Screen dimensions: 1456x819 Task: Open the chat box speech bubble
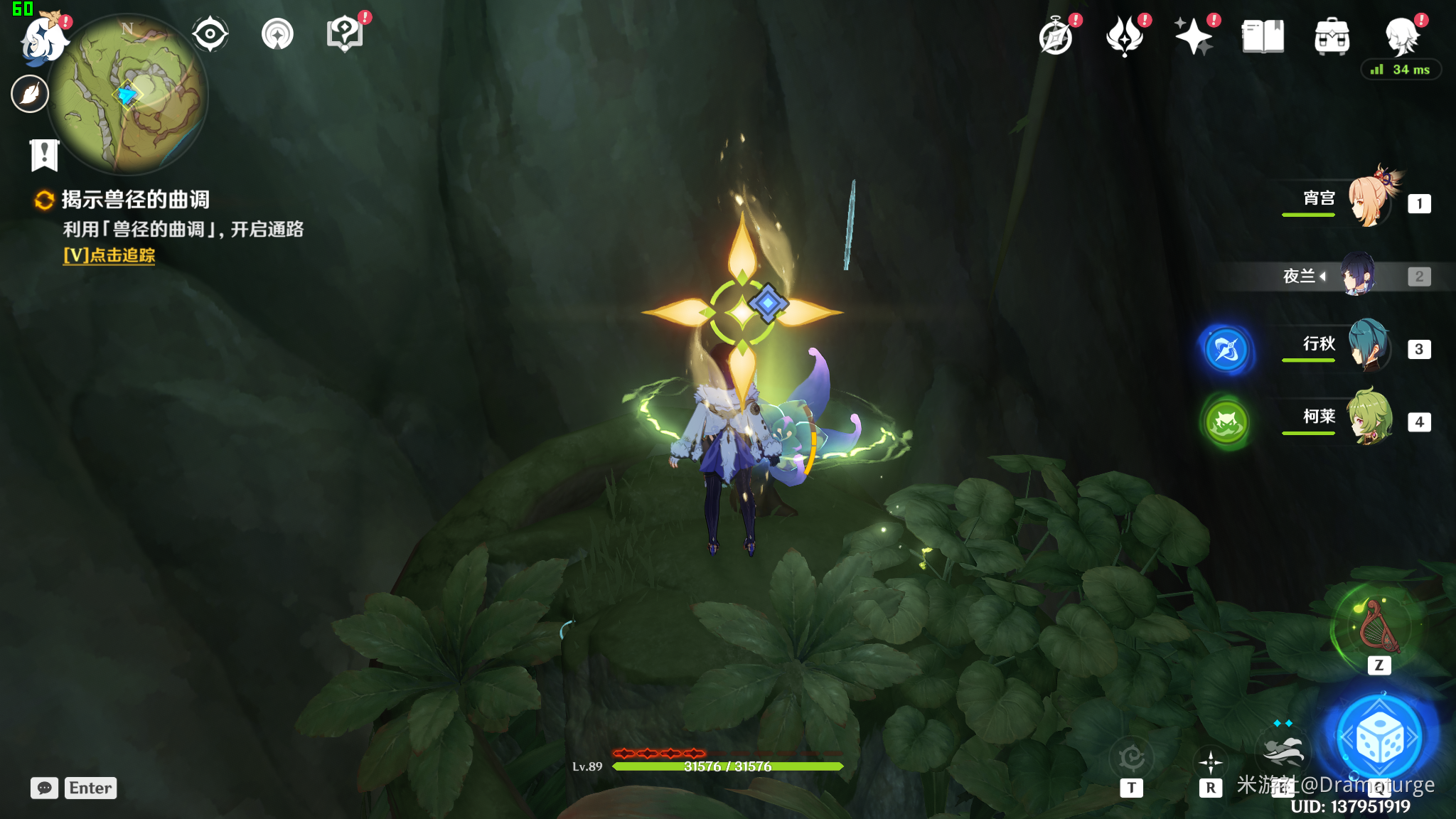[x=44, y=788]
